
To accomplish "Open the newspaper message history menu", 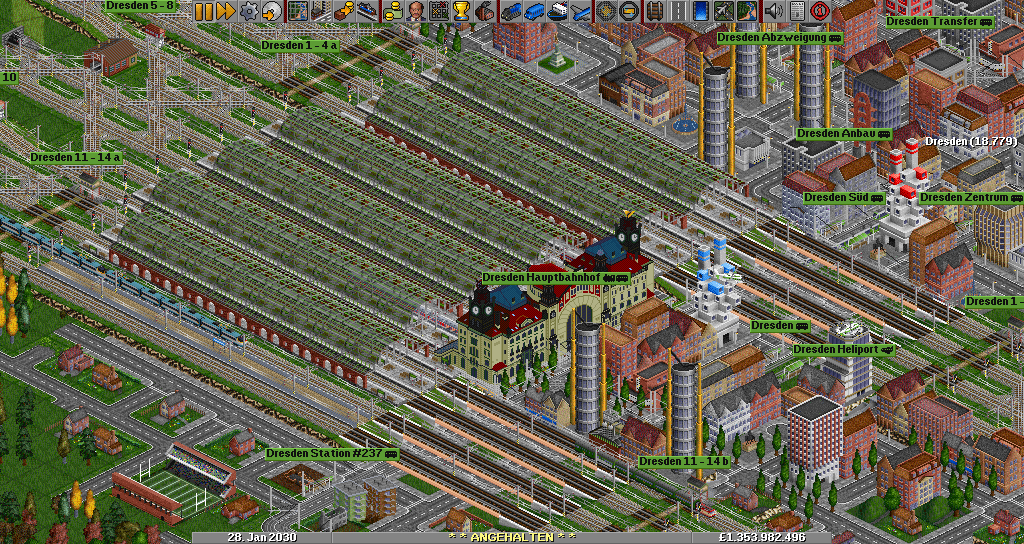I will (x=795, y=11).
